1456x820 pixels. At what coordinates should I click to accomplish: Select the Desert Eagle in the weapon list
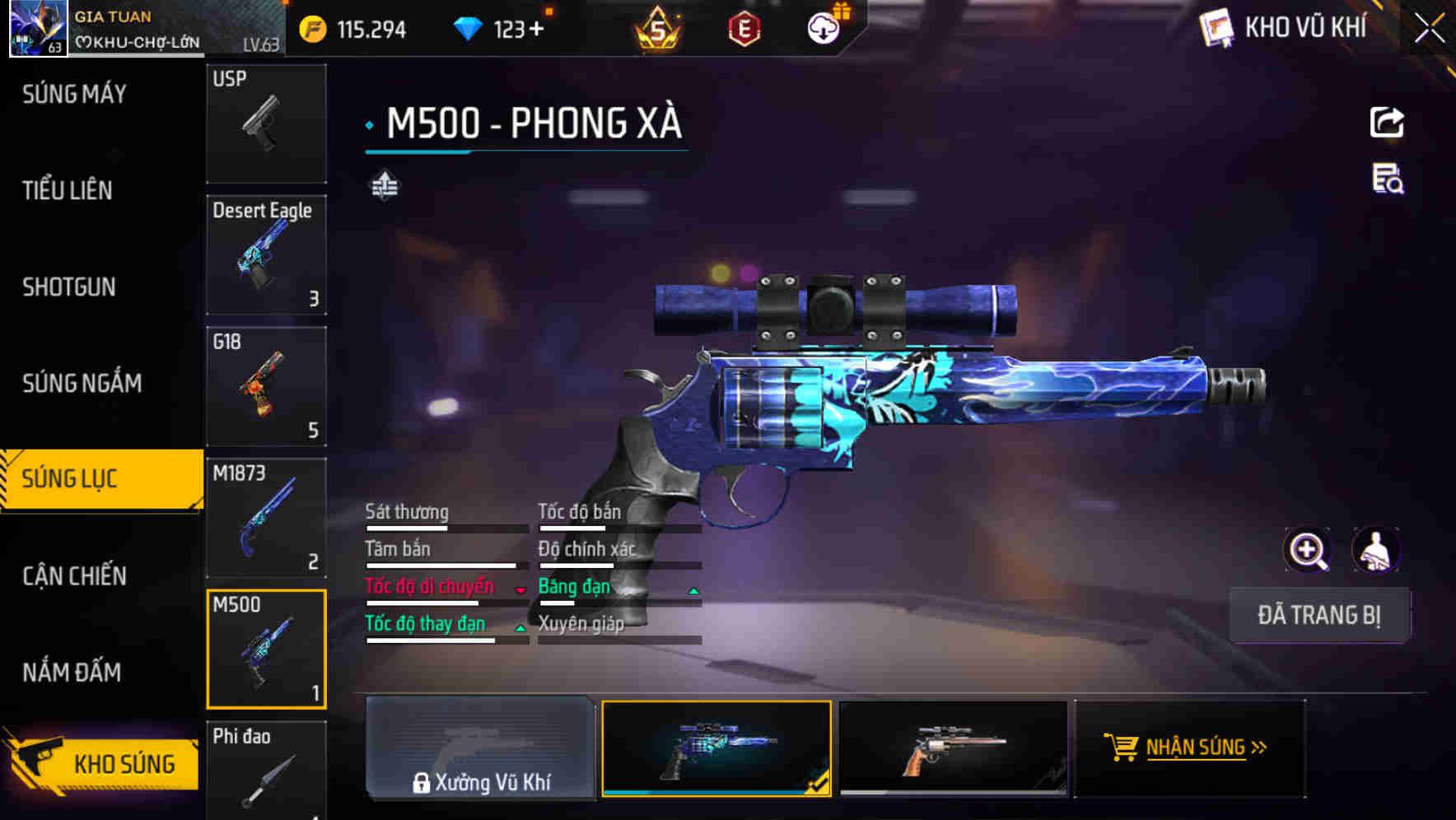[266, 255]
